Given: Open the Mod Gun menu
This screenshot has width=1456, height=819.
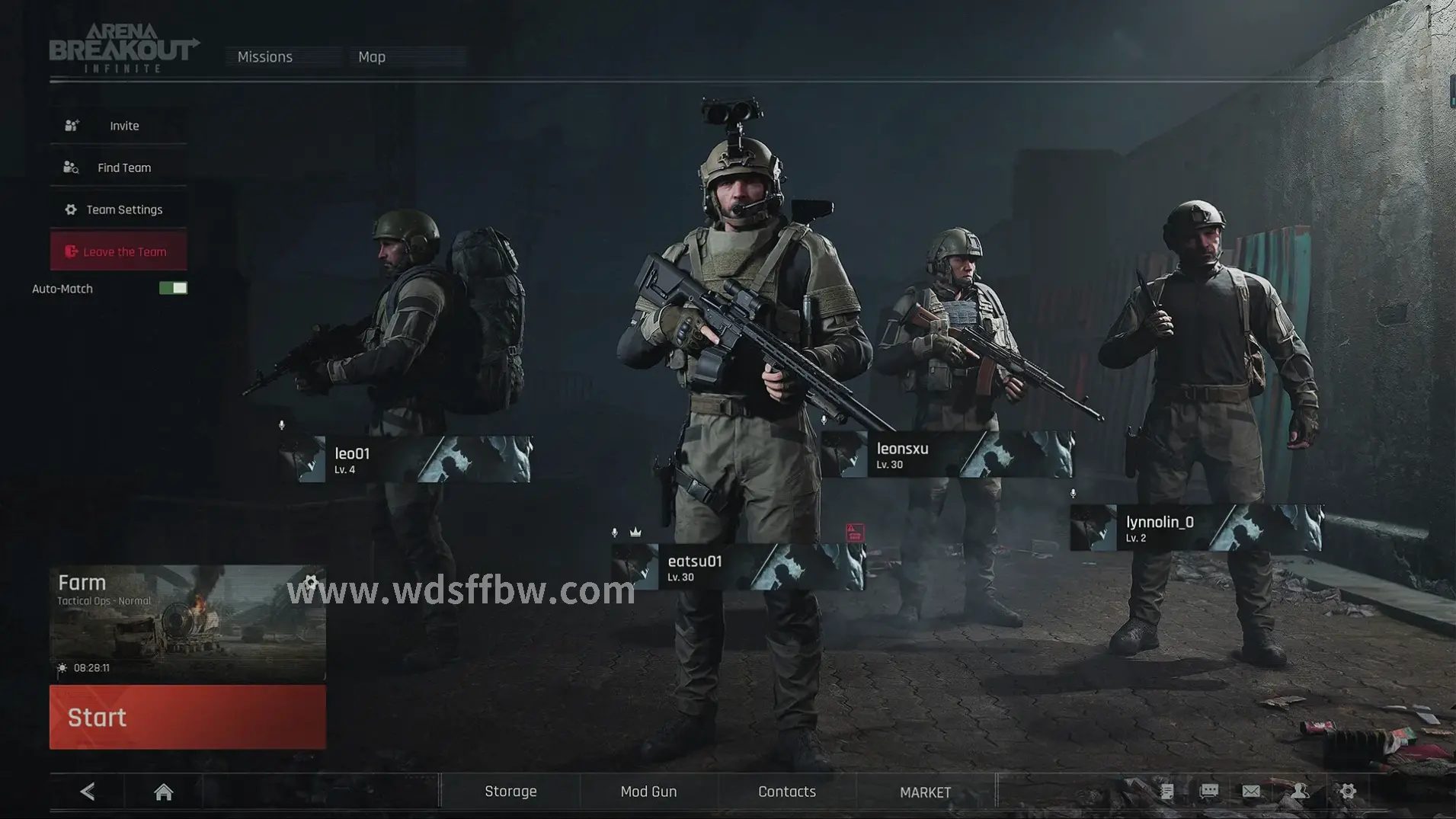Looking at the screenshot, I should (648, 792).
